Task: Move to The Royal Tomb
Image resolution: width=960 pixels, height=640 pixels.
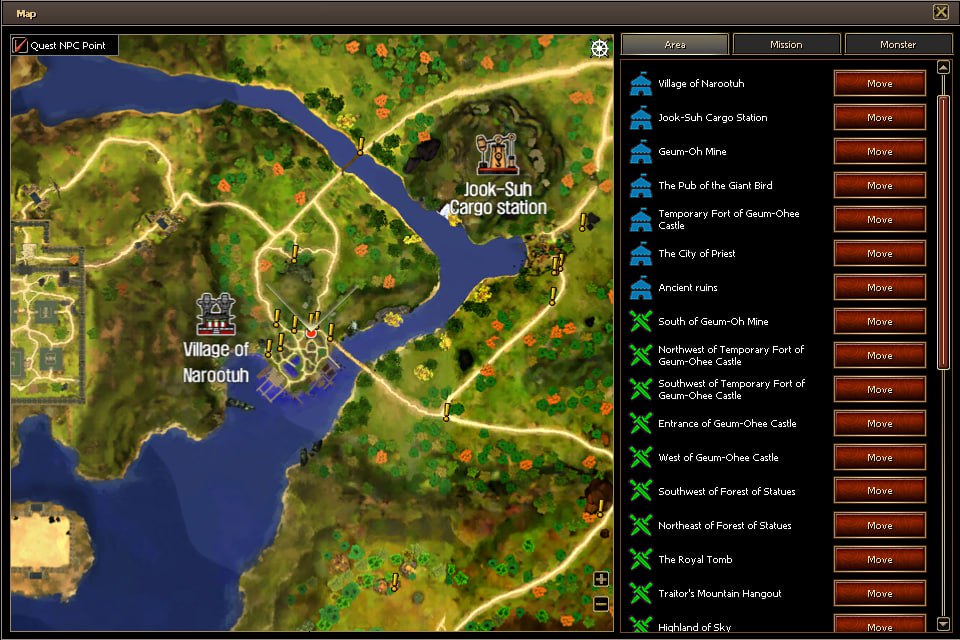Action: coord(879,560)
